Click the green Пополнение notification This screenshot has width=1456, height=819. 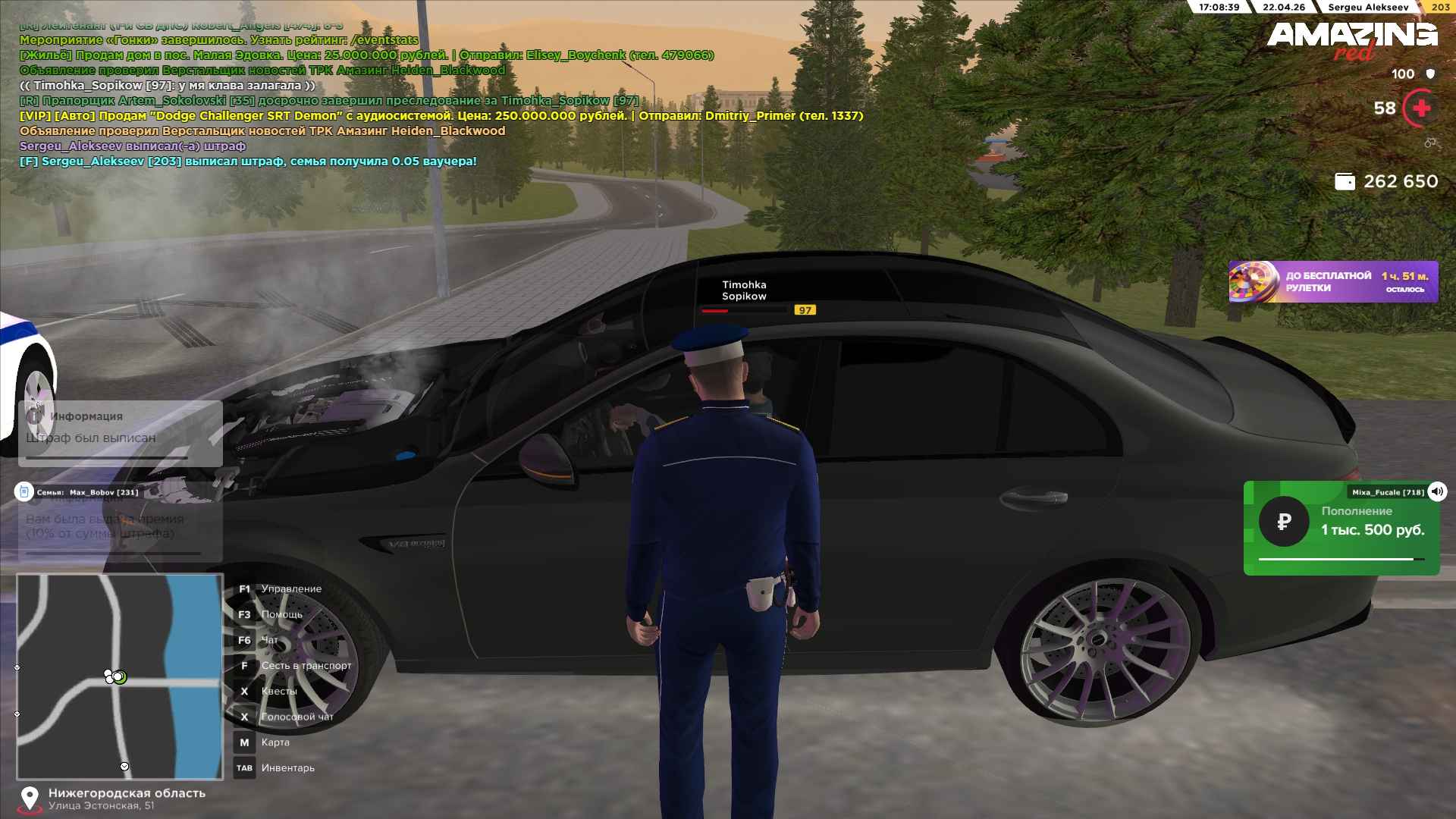(x=1341, y=529)
